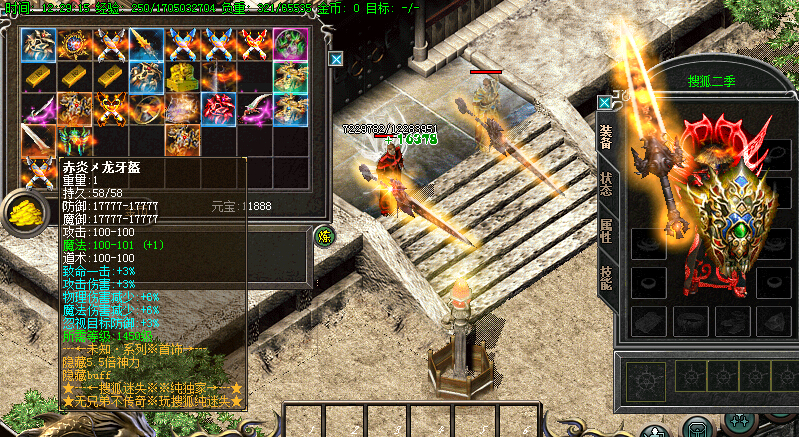This screenshot has height=437, width=799.
Task: Close the inventory bag window
Action: point(336,60)
